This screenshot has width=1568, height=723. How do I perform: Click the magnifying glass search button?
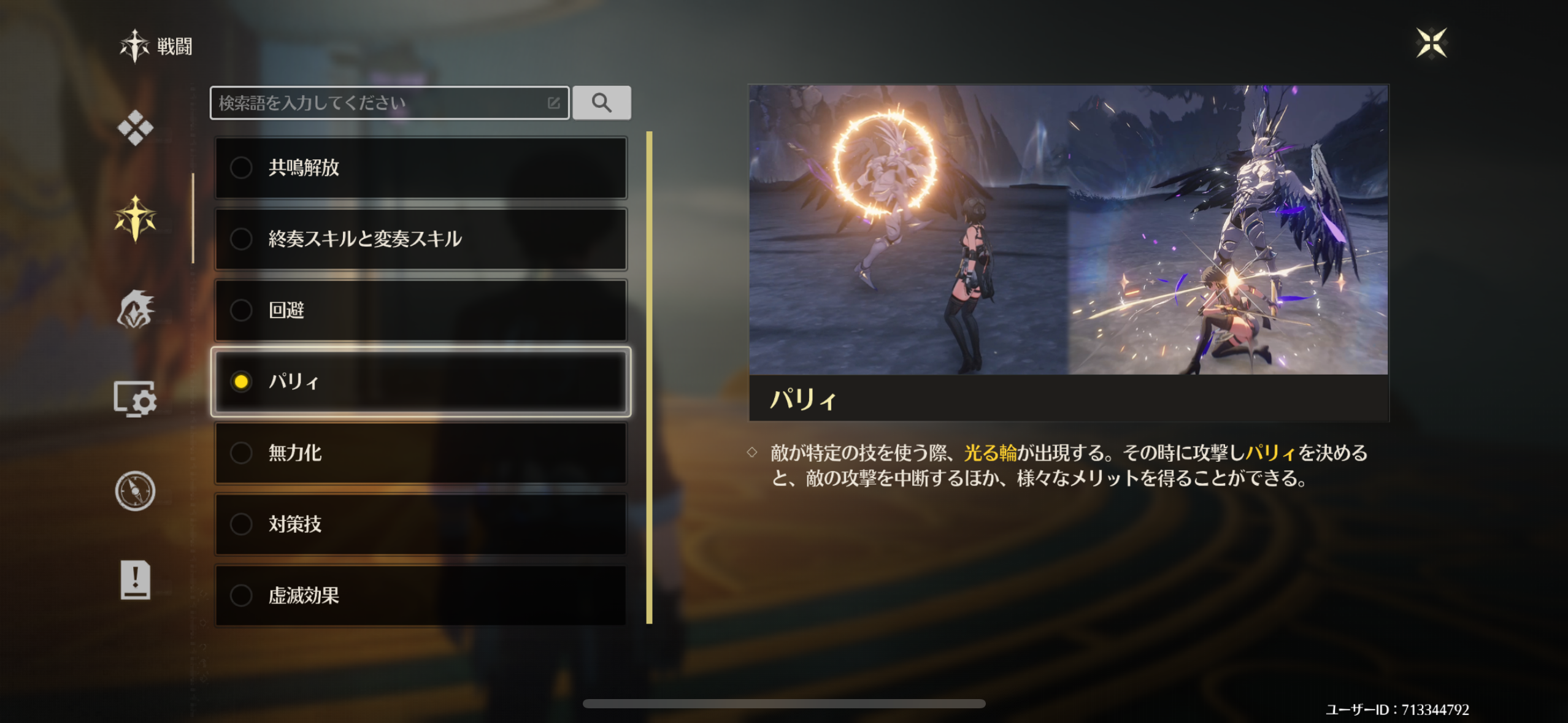[601, 103]
